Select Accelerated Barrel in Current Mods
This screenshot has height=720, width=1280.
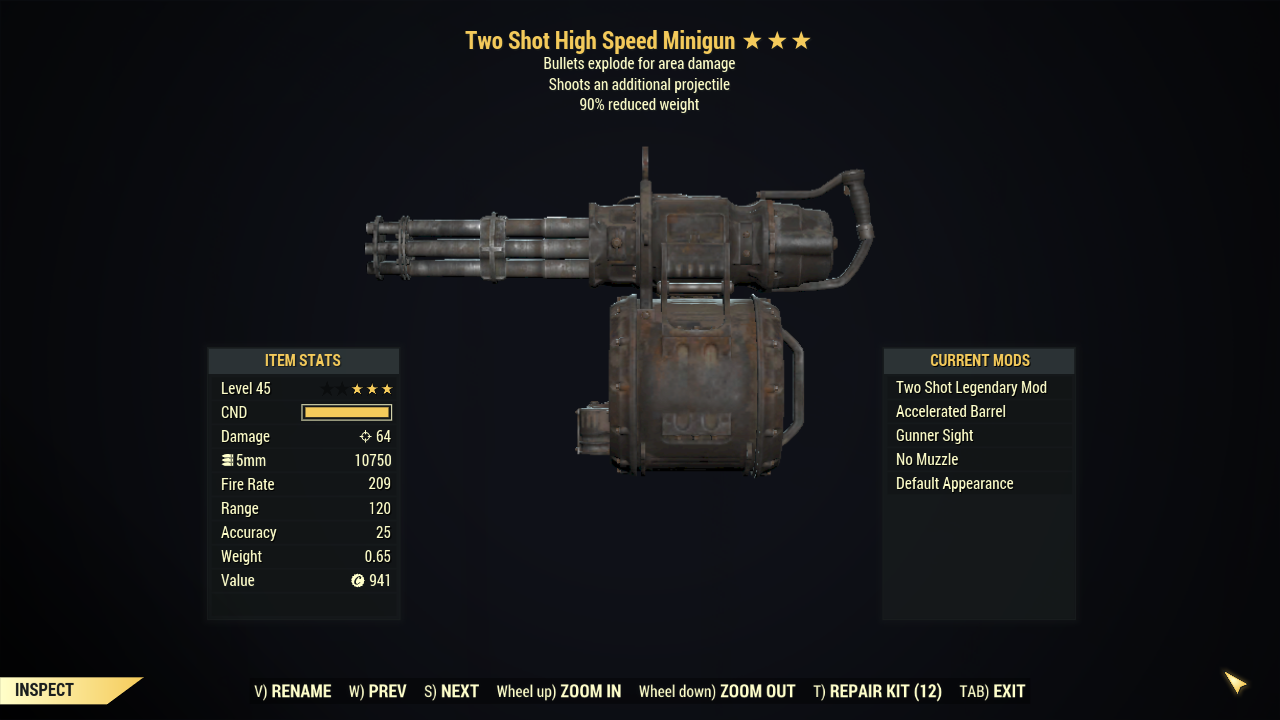[x=950, y=411]
